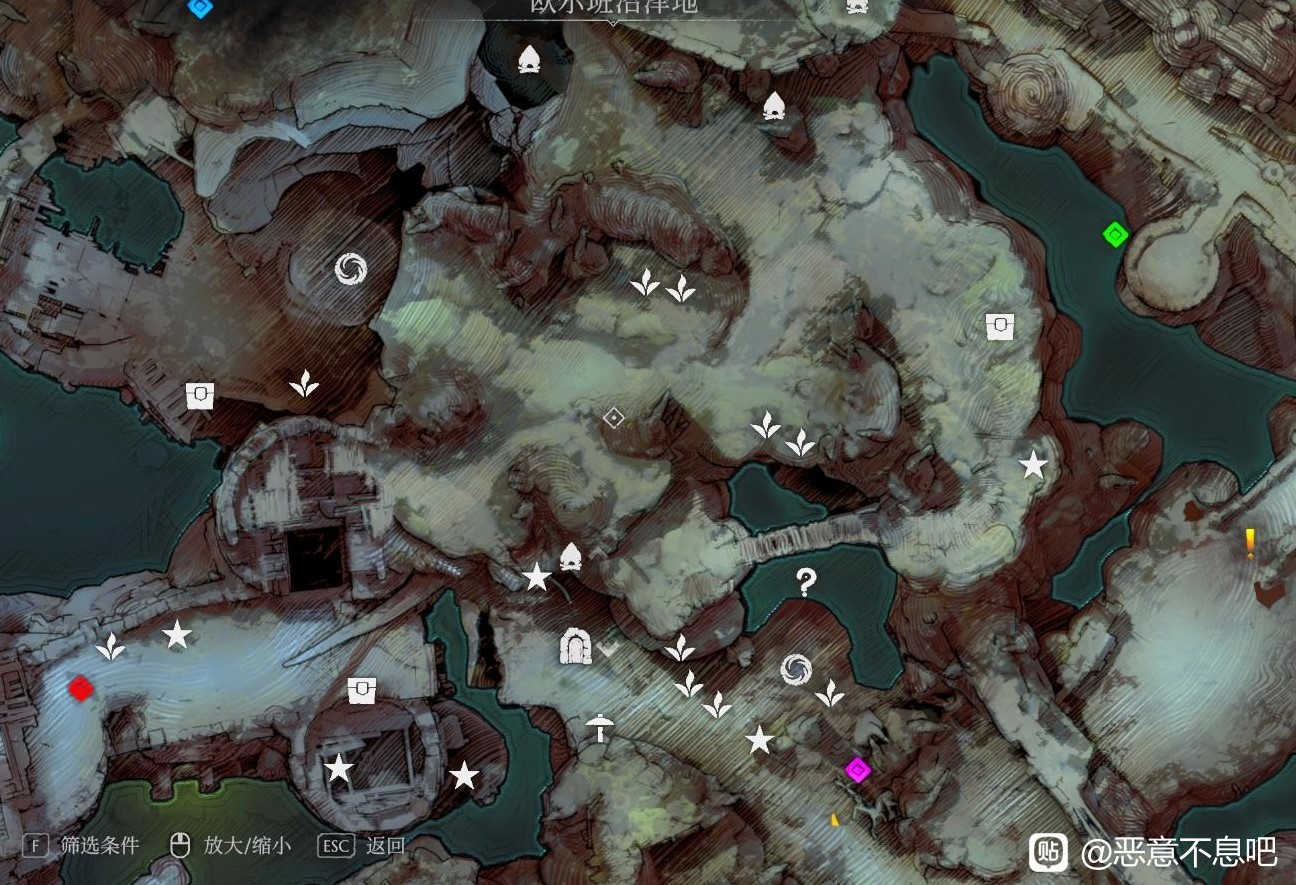Click the small outlined diamond waypoint marker
Viewport: 1296px width, 885px height.
[614, 418]
